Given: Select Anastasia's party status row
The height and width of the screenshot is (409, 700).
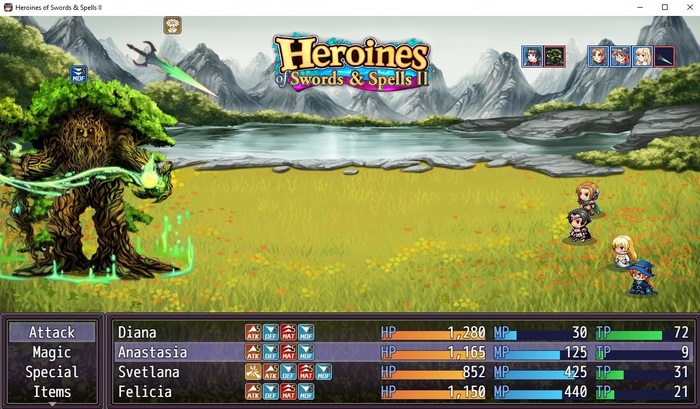Looking at the screenshot, I should (400, 352).
